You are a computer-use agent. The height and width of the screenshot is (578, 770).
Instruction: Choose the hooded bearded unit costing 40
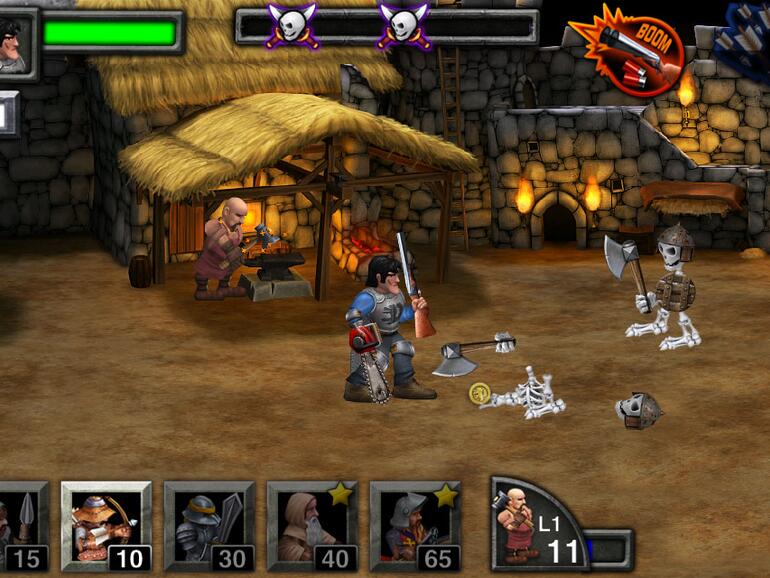(312, 527)
